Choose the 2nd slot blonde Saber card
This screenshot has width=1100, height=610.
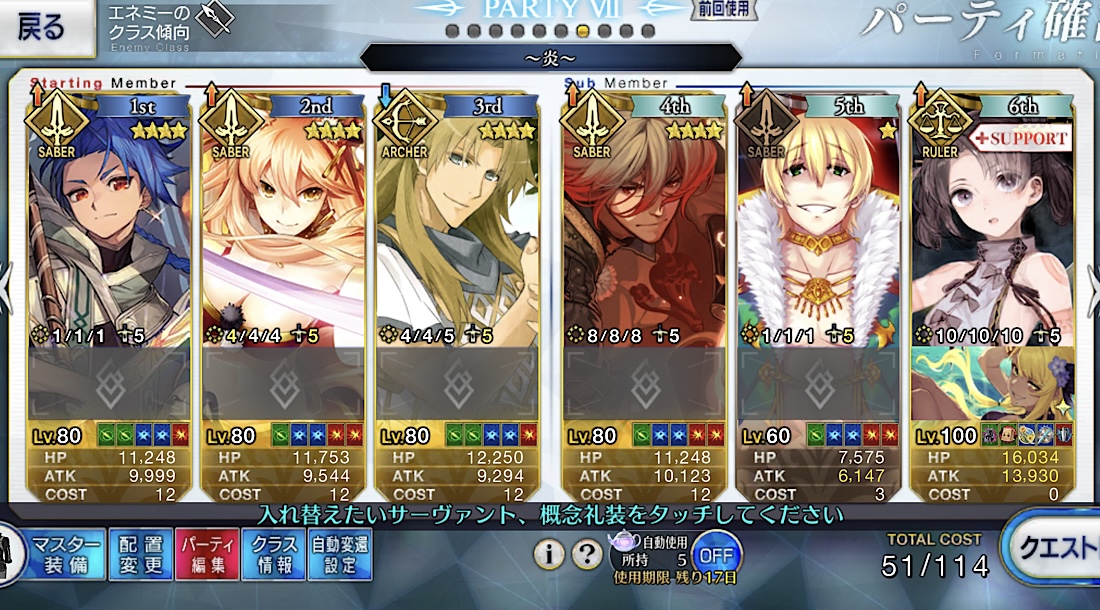(x=283, y=230)
